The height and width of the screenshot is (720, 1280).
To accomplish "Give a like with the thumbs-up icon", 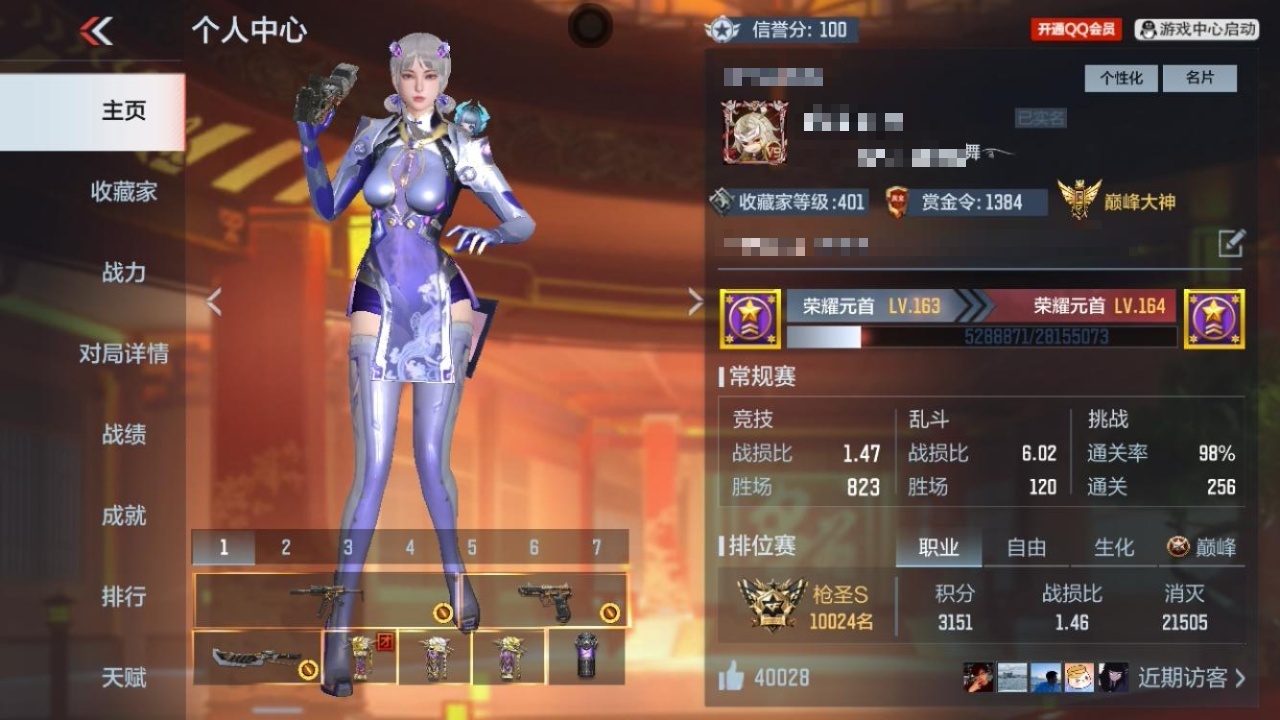I will click(x=731, y=678).
